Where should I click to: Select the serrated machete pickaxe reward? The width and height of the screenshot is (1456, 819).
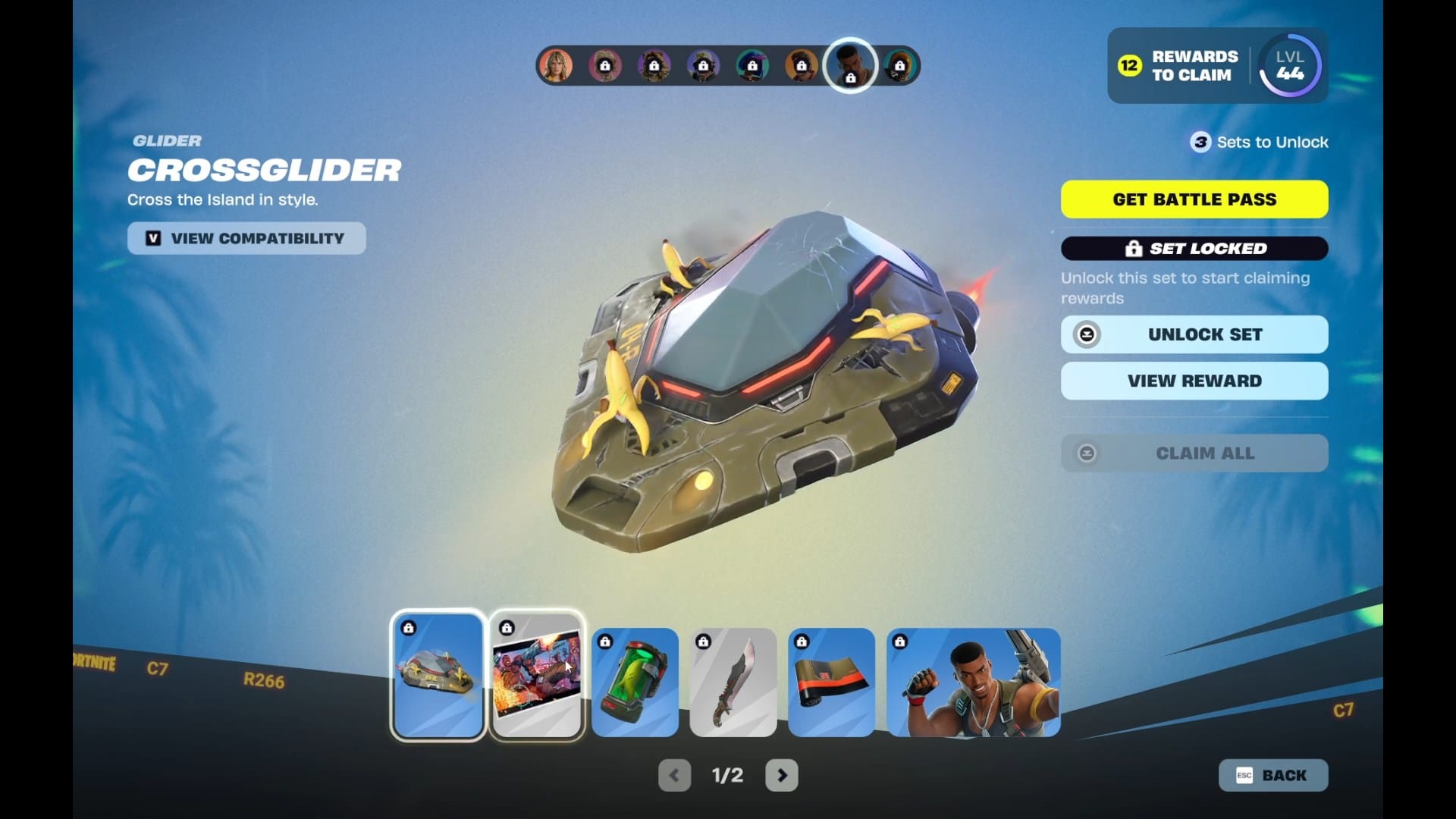point(733,682)
